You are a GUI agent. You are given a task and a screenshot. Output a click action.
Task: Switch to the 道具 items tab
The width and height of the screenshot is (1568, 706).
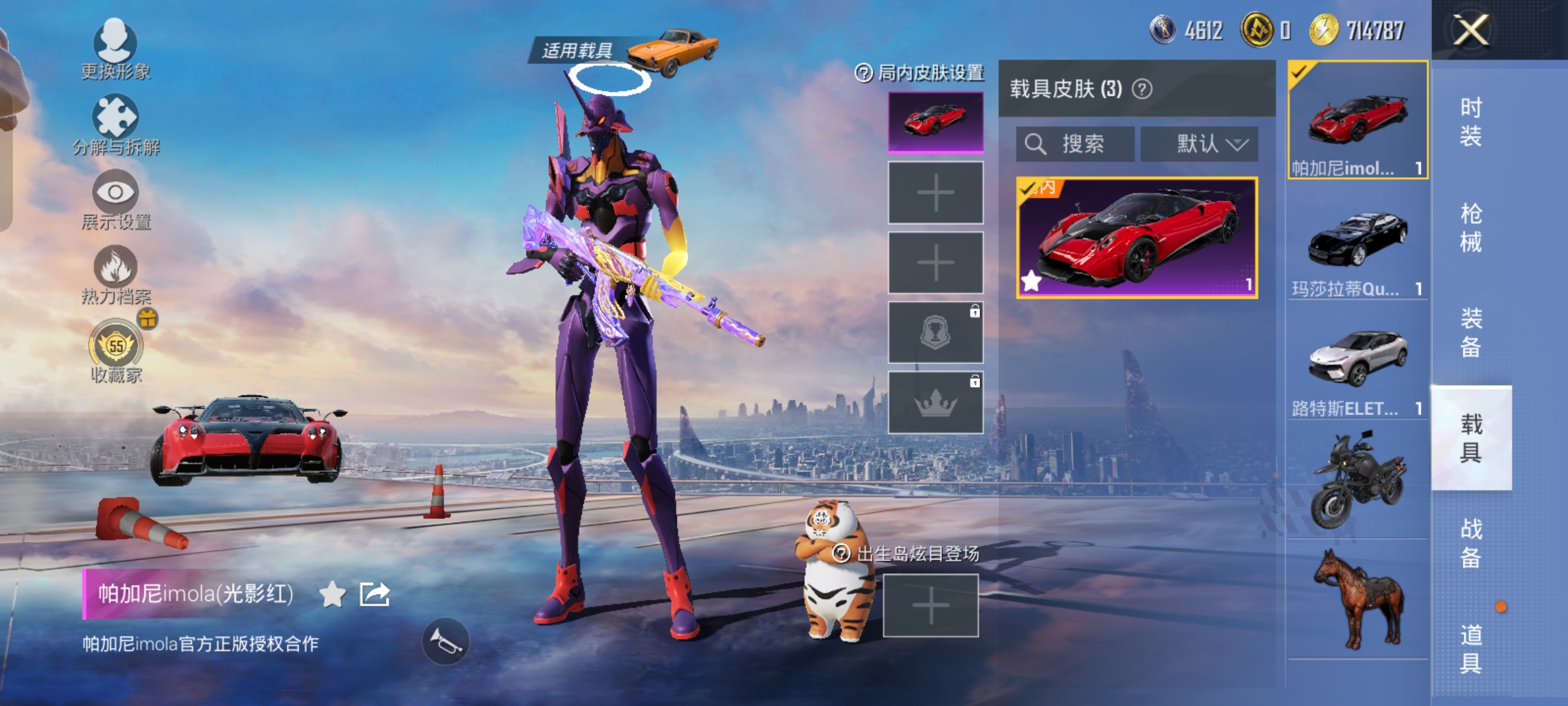pyautogui.click(x=1471, y=648)
